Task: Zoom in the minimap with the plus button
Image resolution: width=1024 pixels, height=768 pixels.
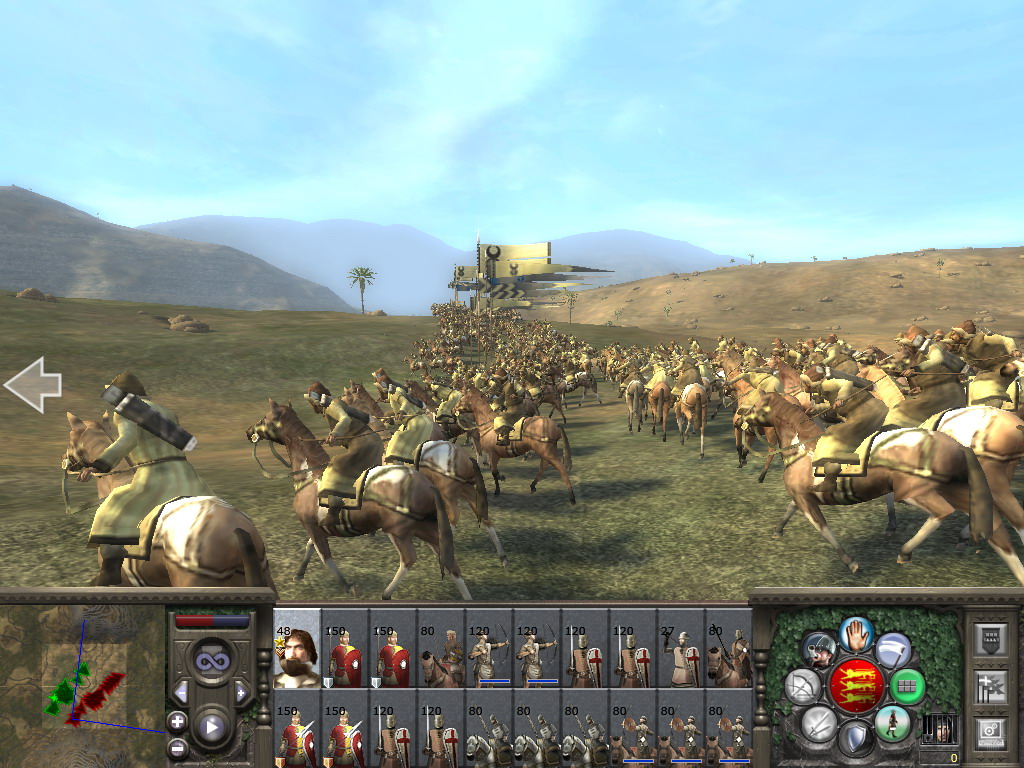Action: coord(177,721)
